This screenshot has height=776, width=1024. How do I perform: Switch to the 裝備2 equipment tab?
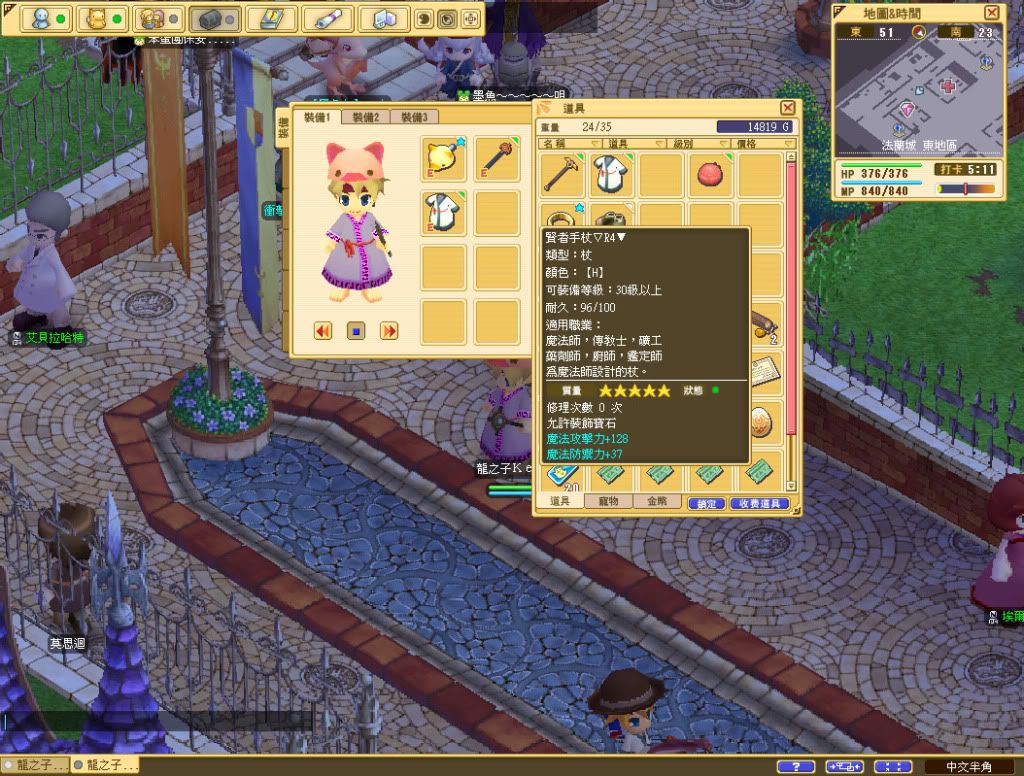(x=364, y=117)
